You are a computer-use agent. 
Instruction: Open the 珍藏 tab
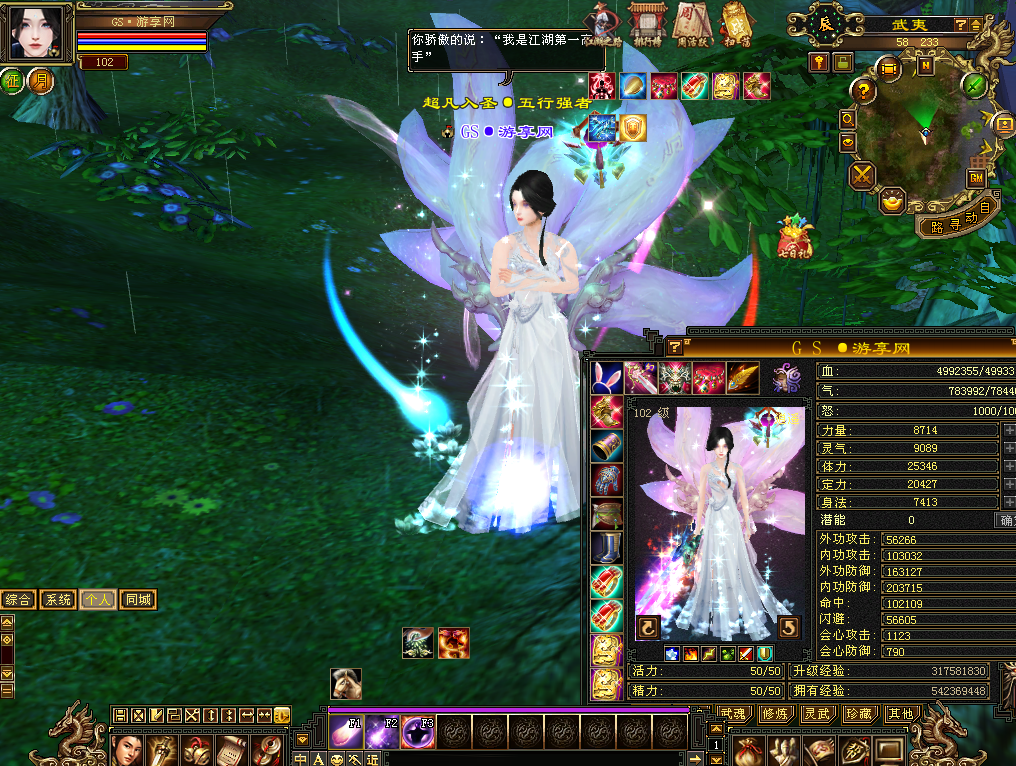click(858, 713)
